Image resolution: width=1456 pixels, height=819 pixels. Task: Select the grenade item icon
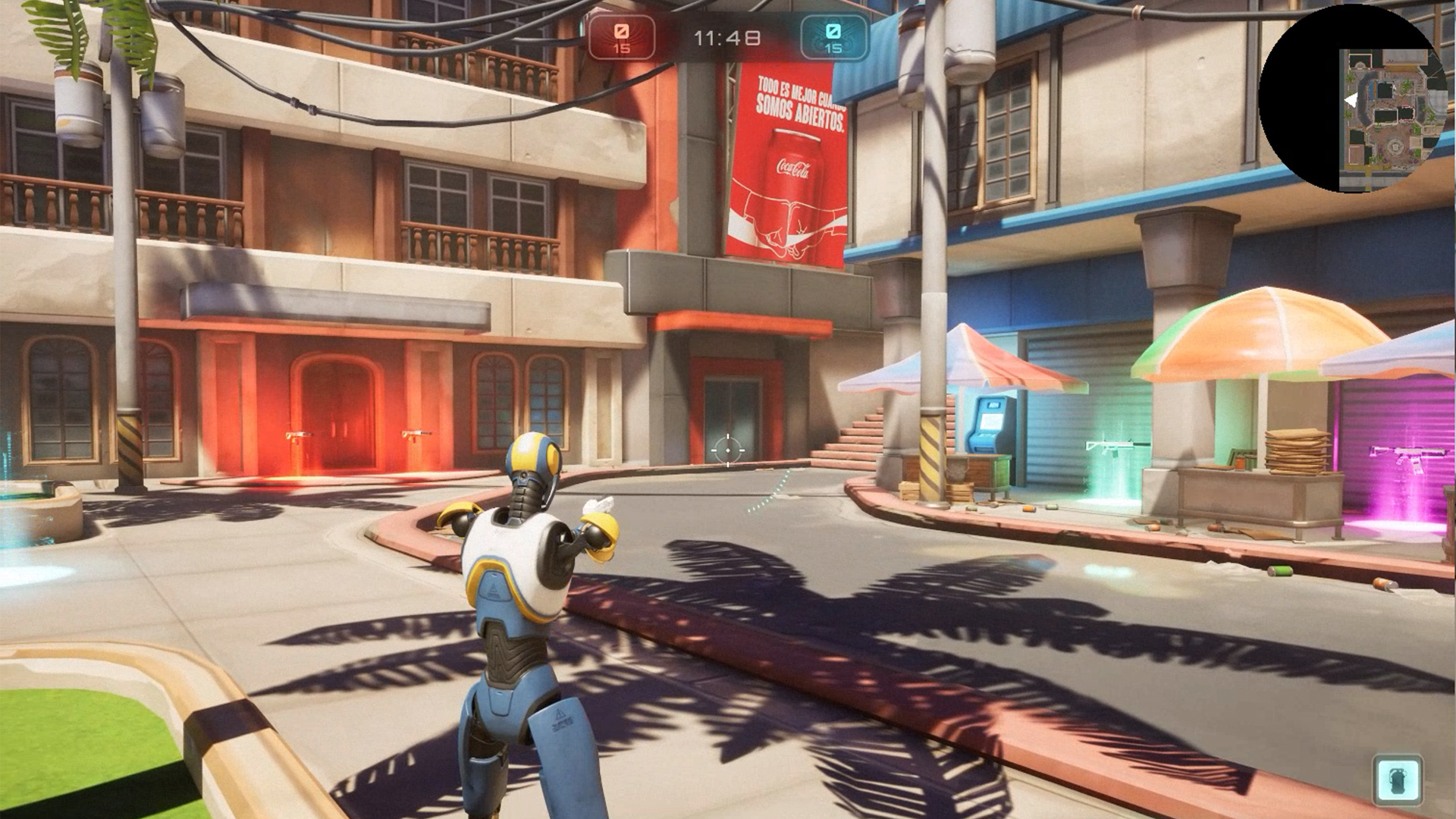pos(1397,779)
